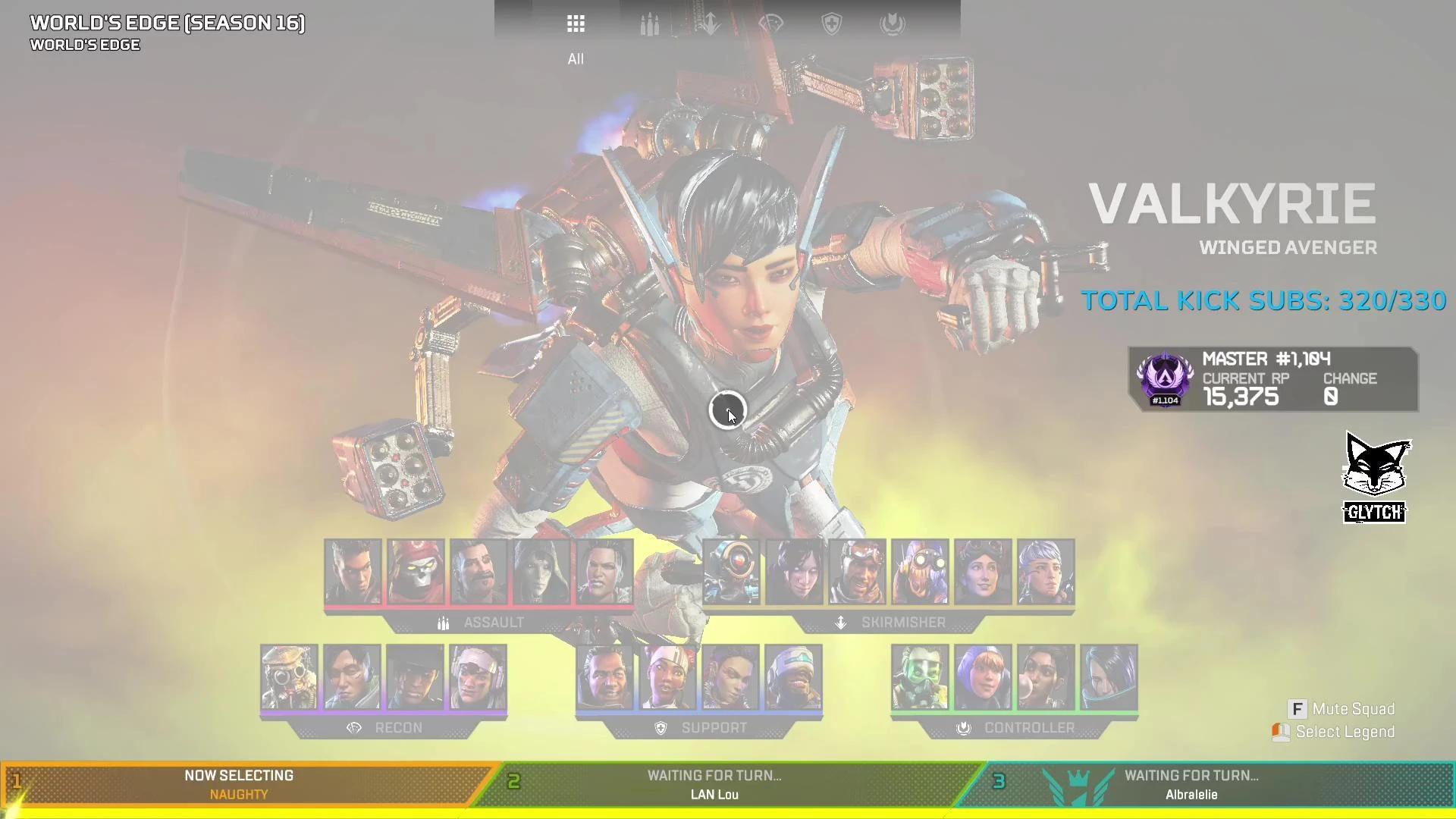
Task: Show all legends with the All tab
Action: pyautogui.click(x=576, y=24)
